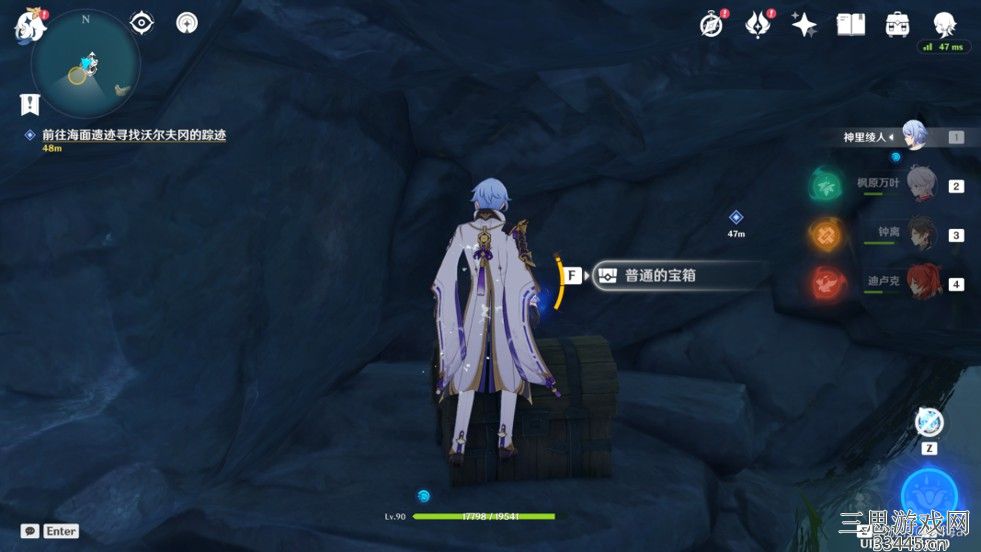Open the battle pass winged icon
The width and height of the screenshot is (981, 552).
[x=758, y=25]
